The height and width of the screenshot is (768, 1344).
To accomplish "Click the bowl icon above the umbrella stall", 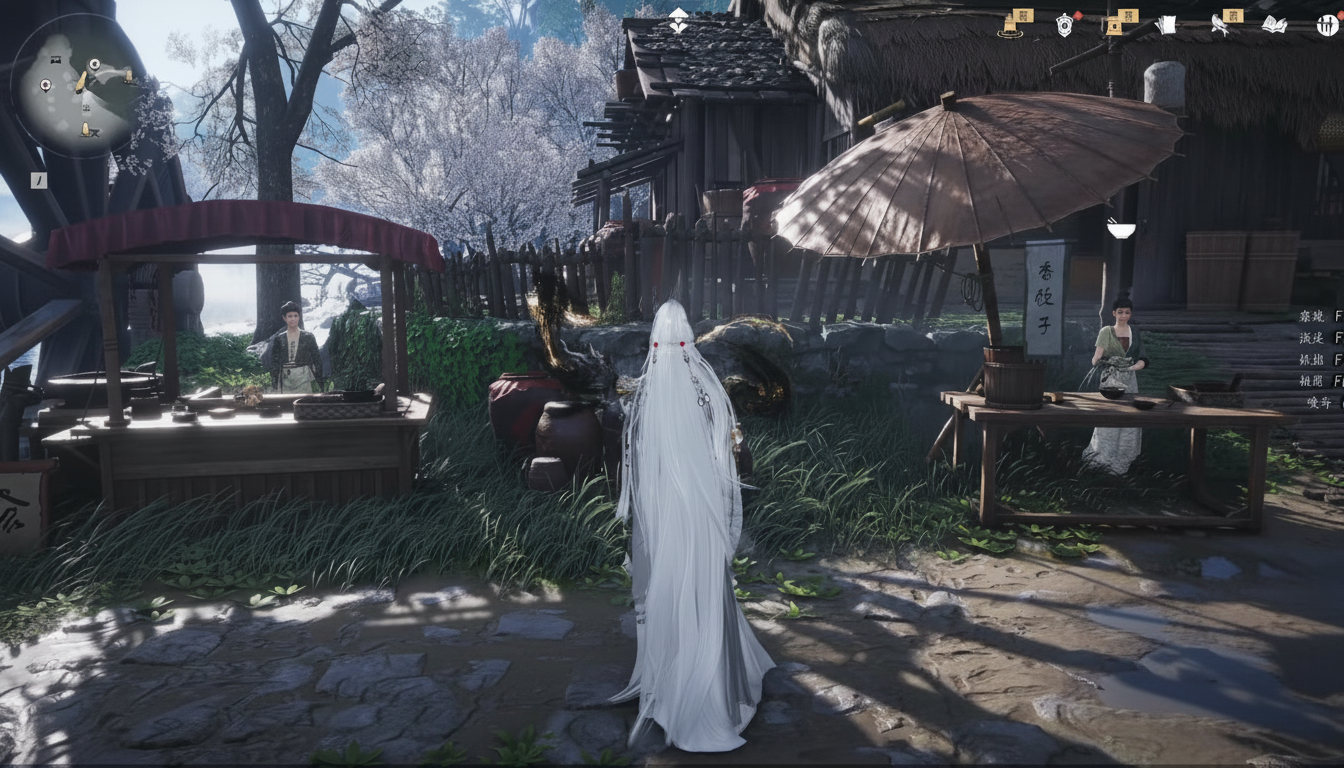I will point(1122,230).
